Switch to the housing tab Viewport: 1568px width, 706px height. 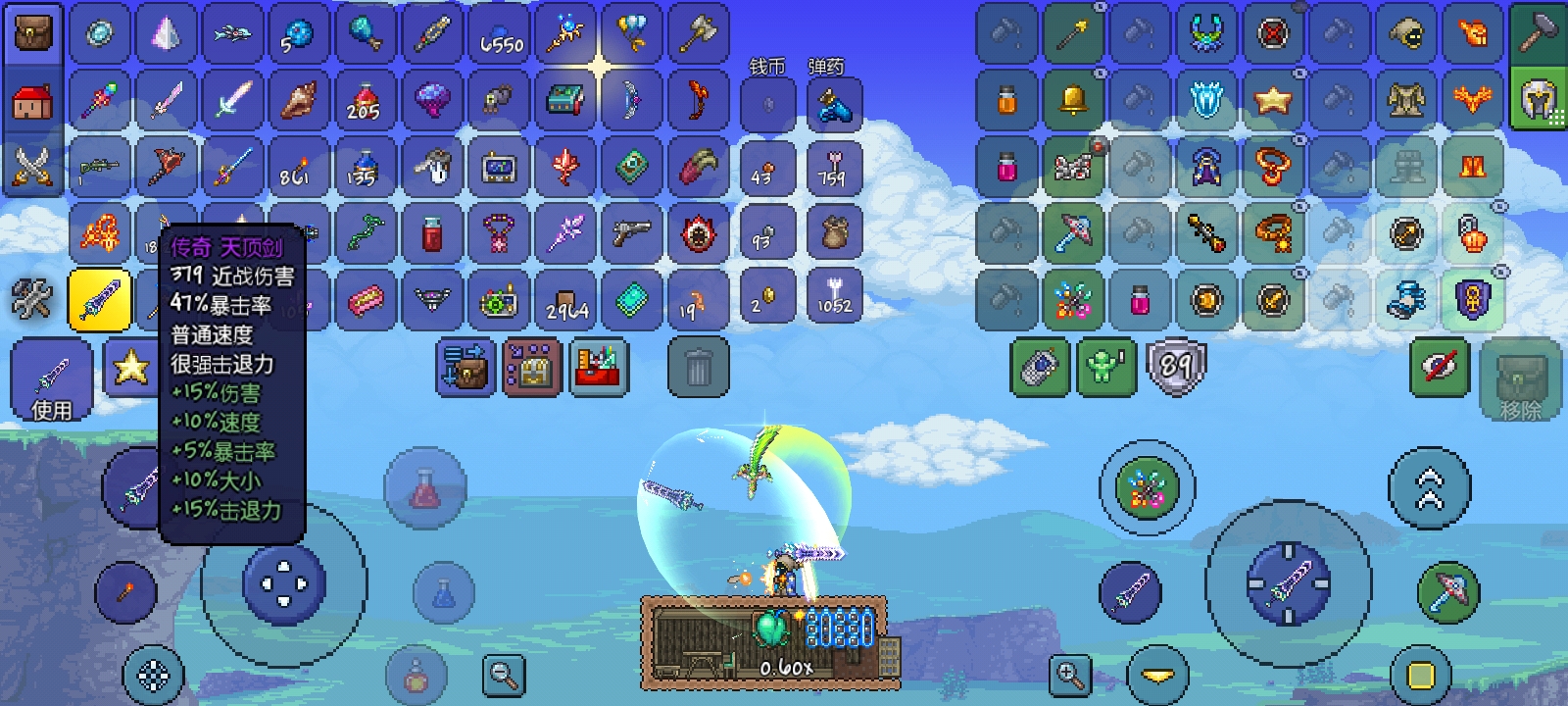pos(33,101)
